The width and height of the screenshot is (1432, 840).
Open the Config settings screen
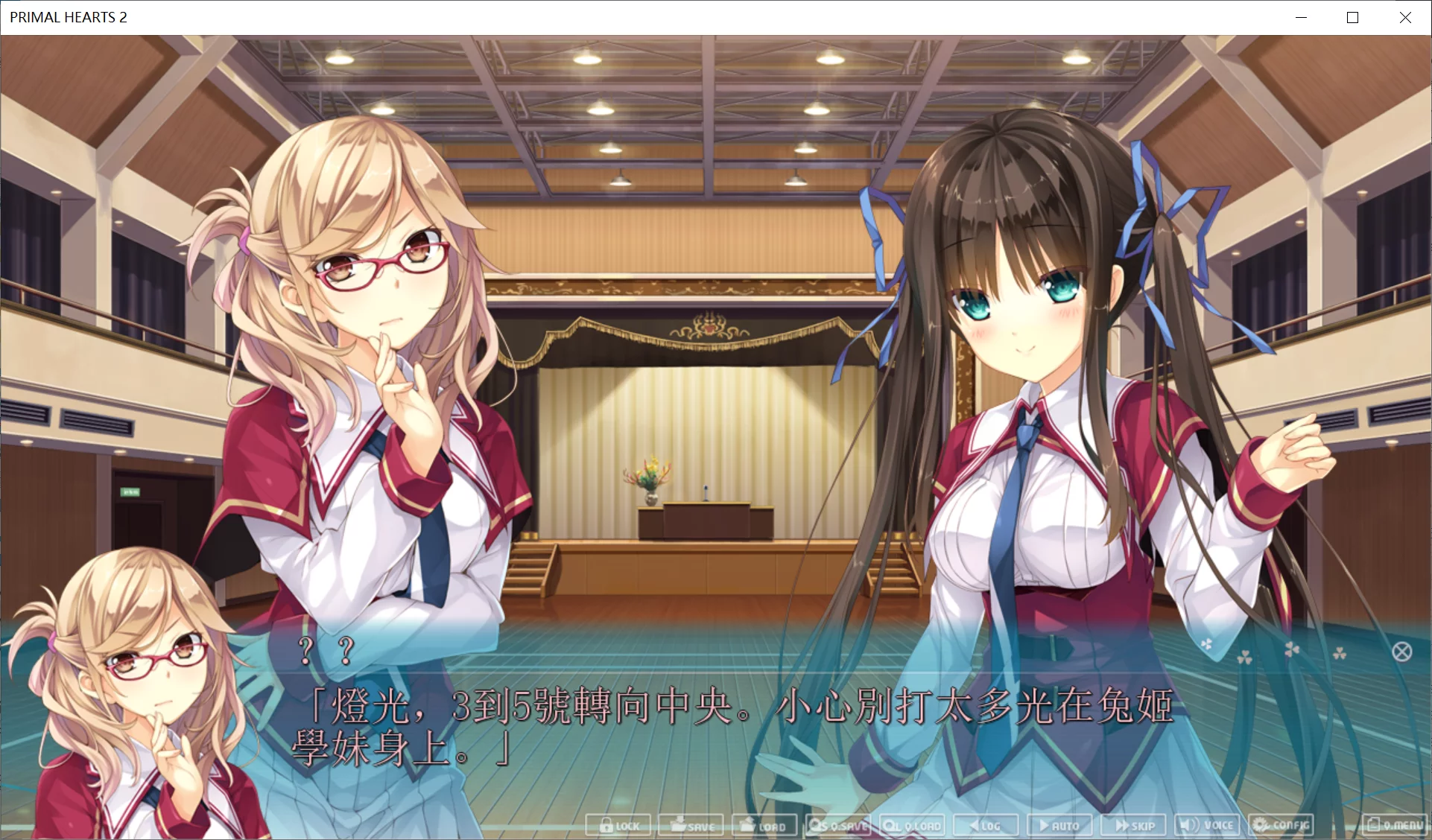tap(1283, 825)
